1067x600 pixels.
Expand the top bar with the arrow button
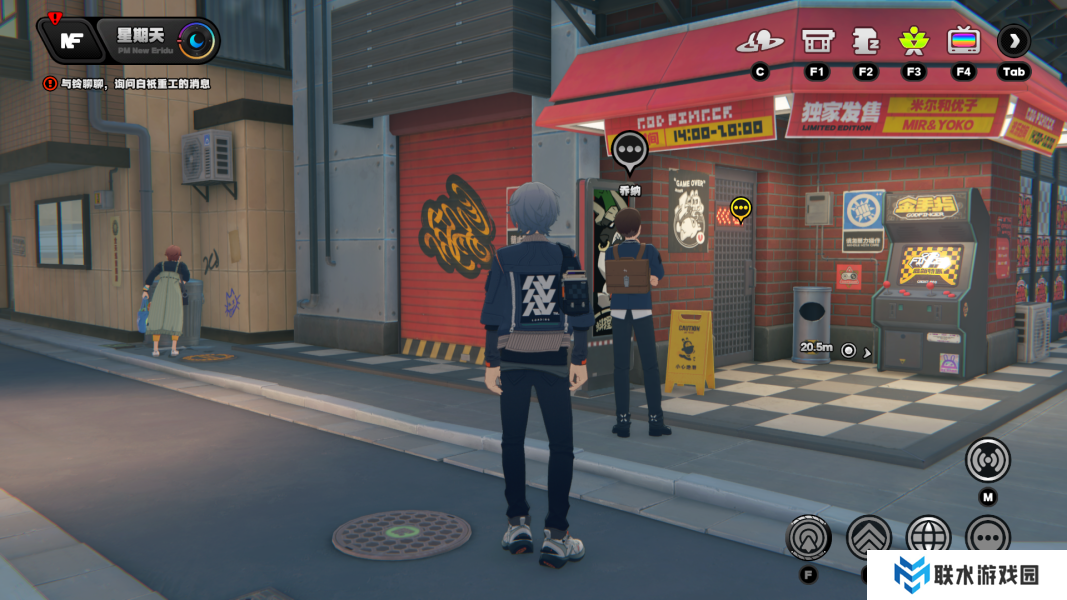pos(1014,41)
